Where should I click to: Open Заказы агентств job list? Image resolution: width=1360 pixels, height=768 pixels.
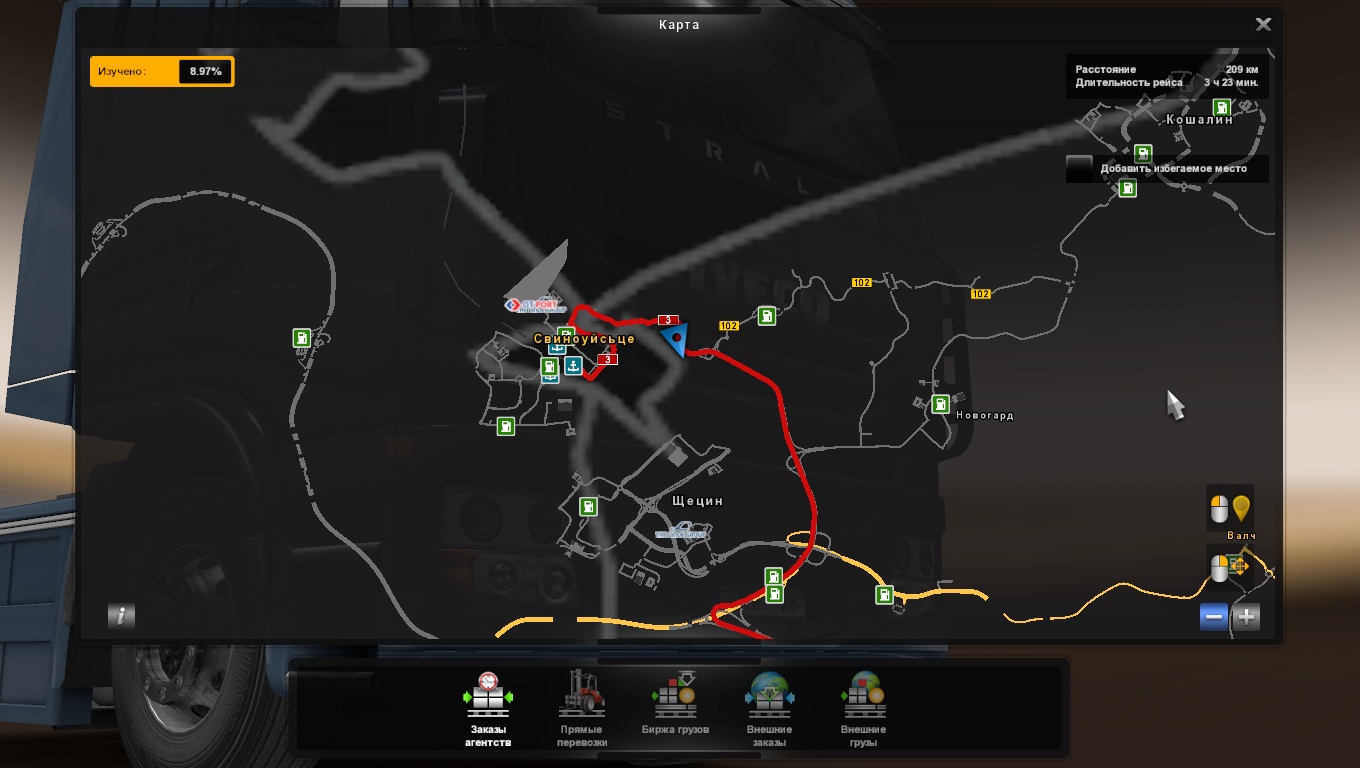coord(488,710)
